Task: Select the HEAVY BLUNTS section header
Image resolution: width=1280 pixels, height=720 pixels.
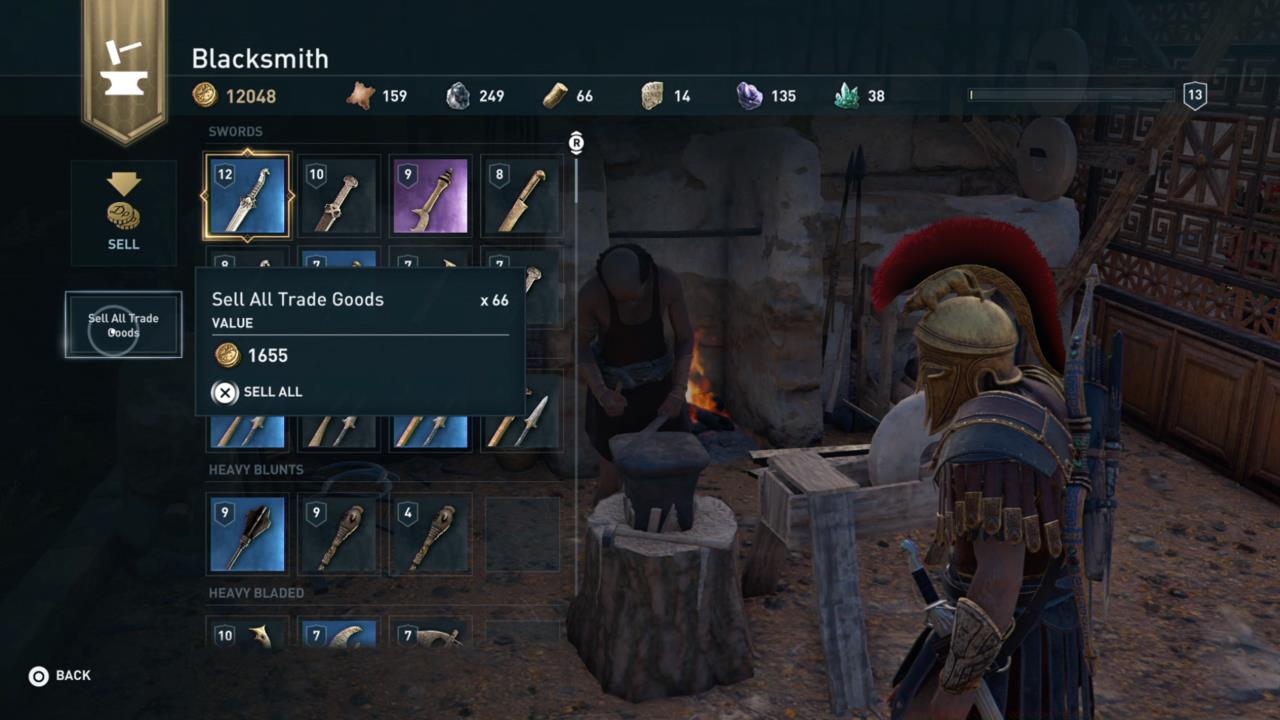Action: pos(255,469)
